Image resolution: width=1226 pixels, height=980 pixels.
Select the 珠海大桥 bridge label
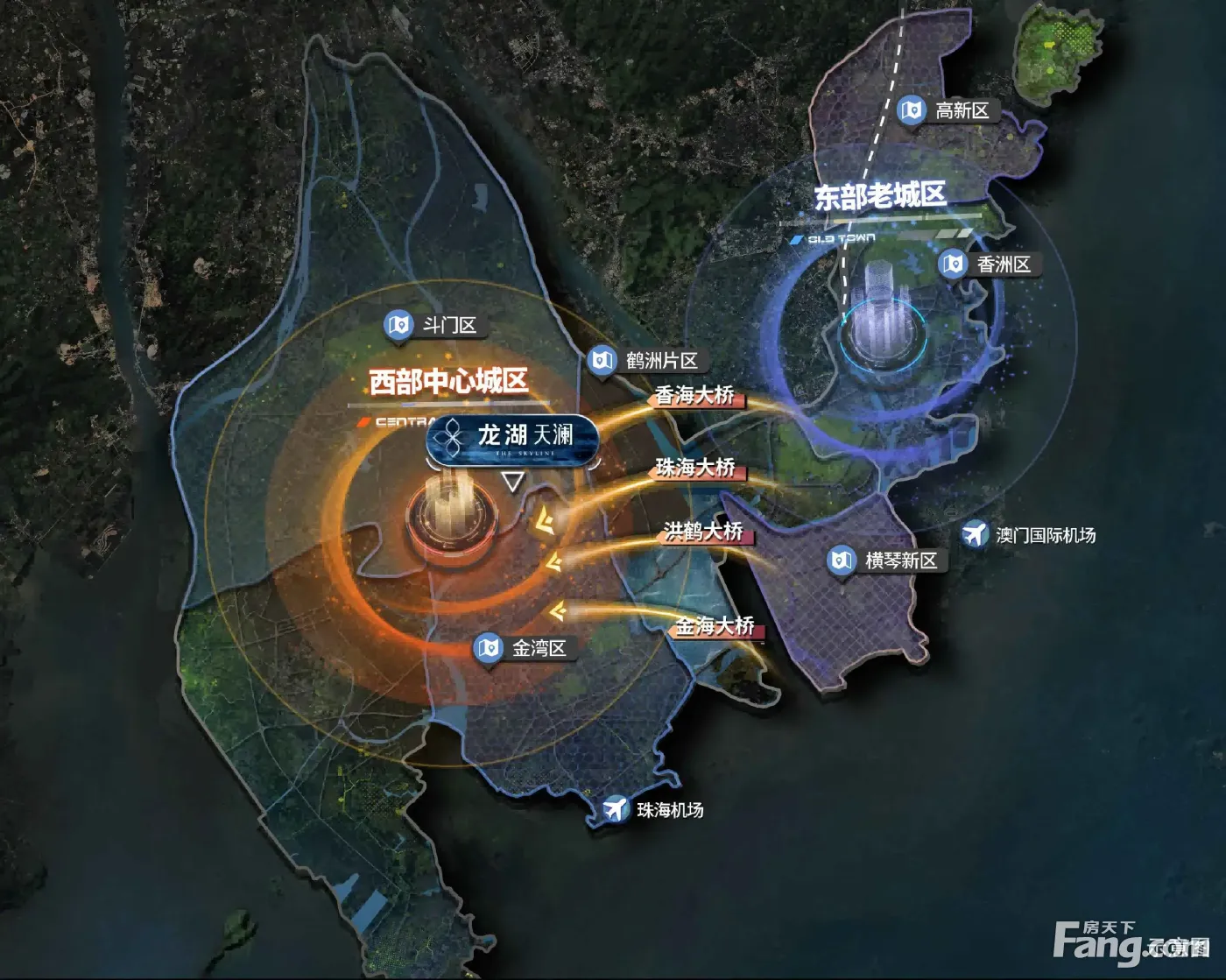[696, 469]
